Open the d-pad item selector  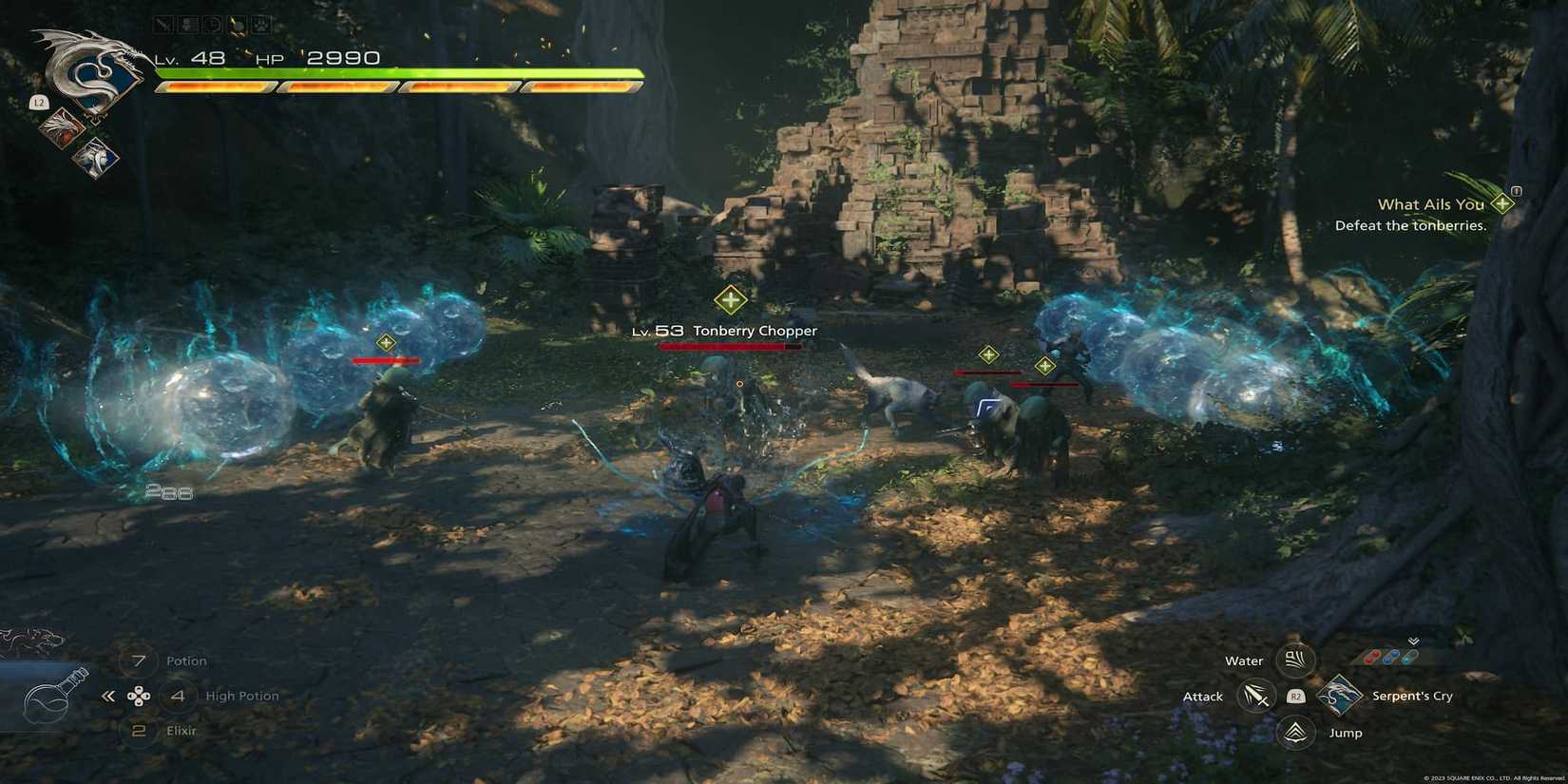140,696
